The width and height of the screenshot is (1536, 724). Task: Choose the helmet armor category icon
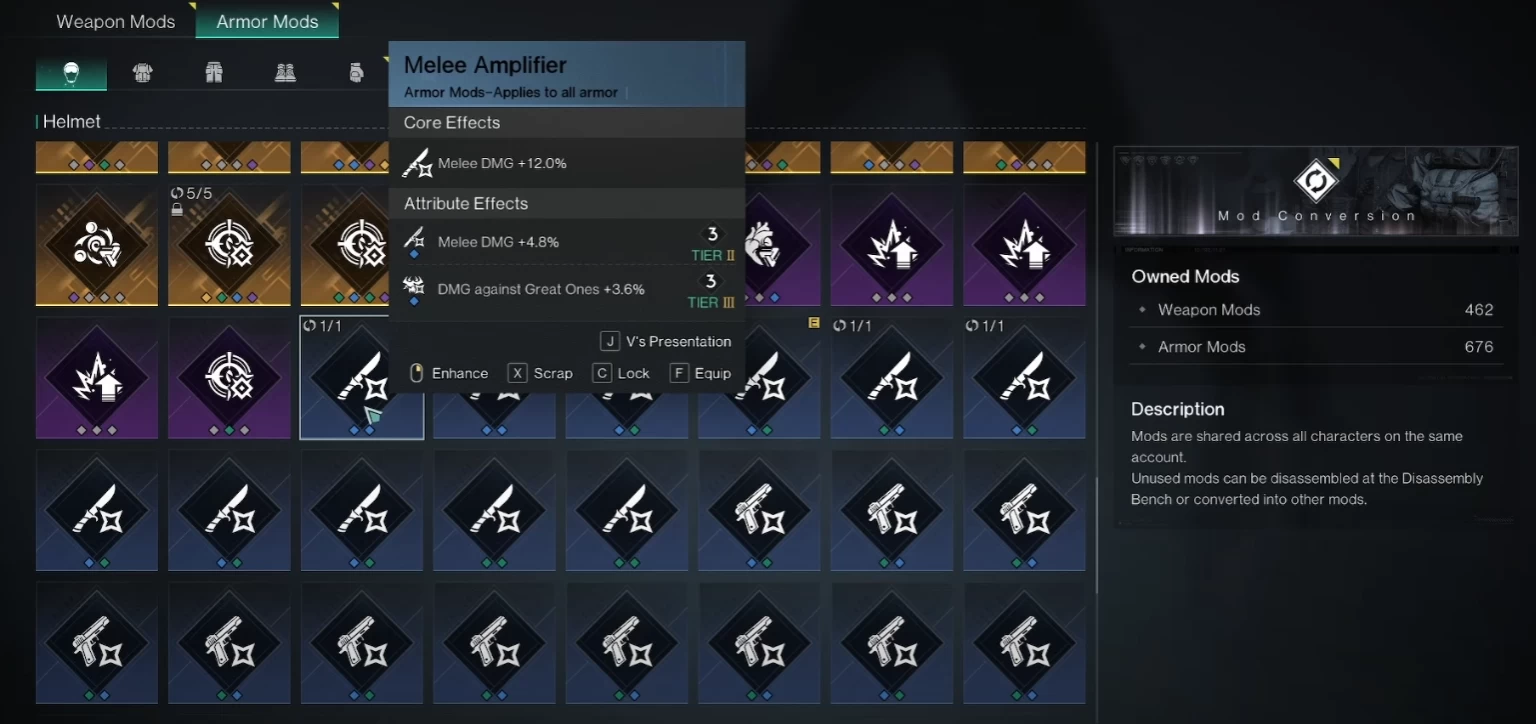(71, 72)
